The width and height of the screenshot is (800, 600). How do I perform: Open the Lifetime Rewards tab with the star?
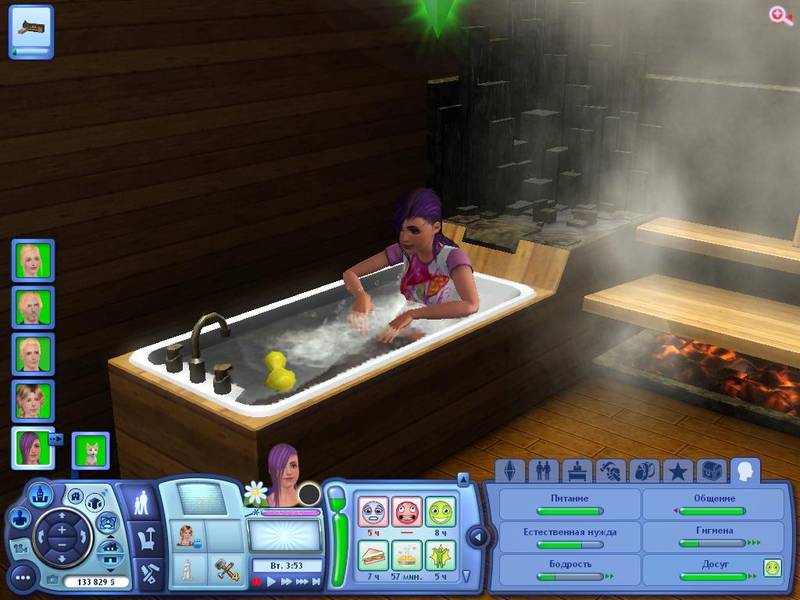677,470
